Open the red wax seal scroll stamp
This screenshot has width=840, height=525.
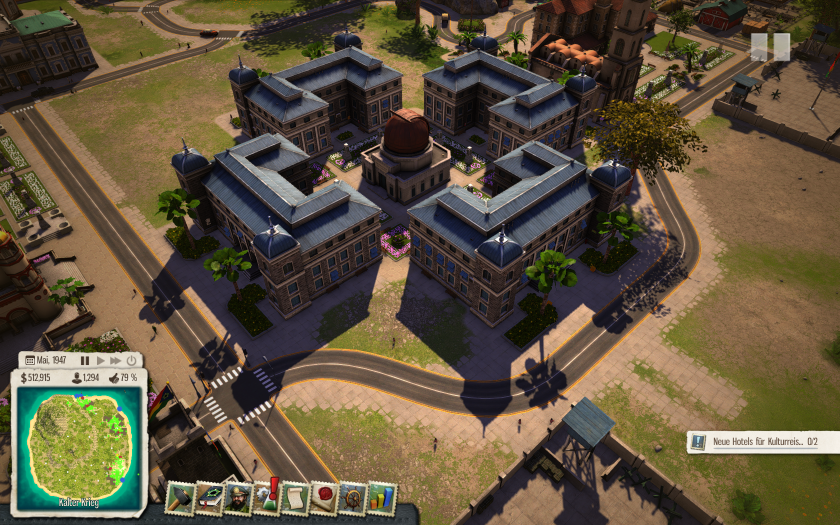(x=324, y=497)
